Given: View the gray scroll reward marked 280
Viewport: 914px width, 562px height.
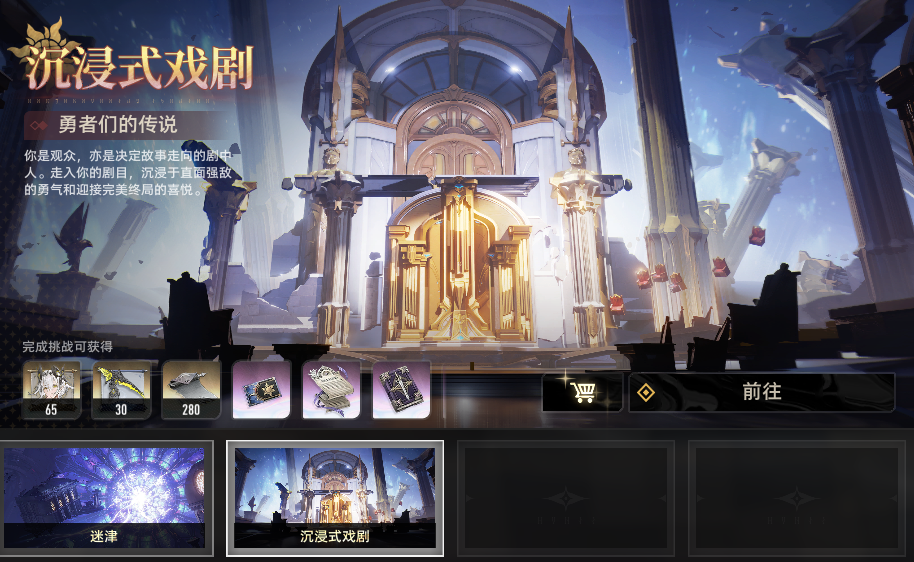Looking at the screenshot, I should pyautogui.click(x=191, y=389).
